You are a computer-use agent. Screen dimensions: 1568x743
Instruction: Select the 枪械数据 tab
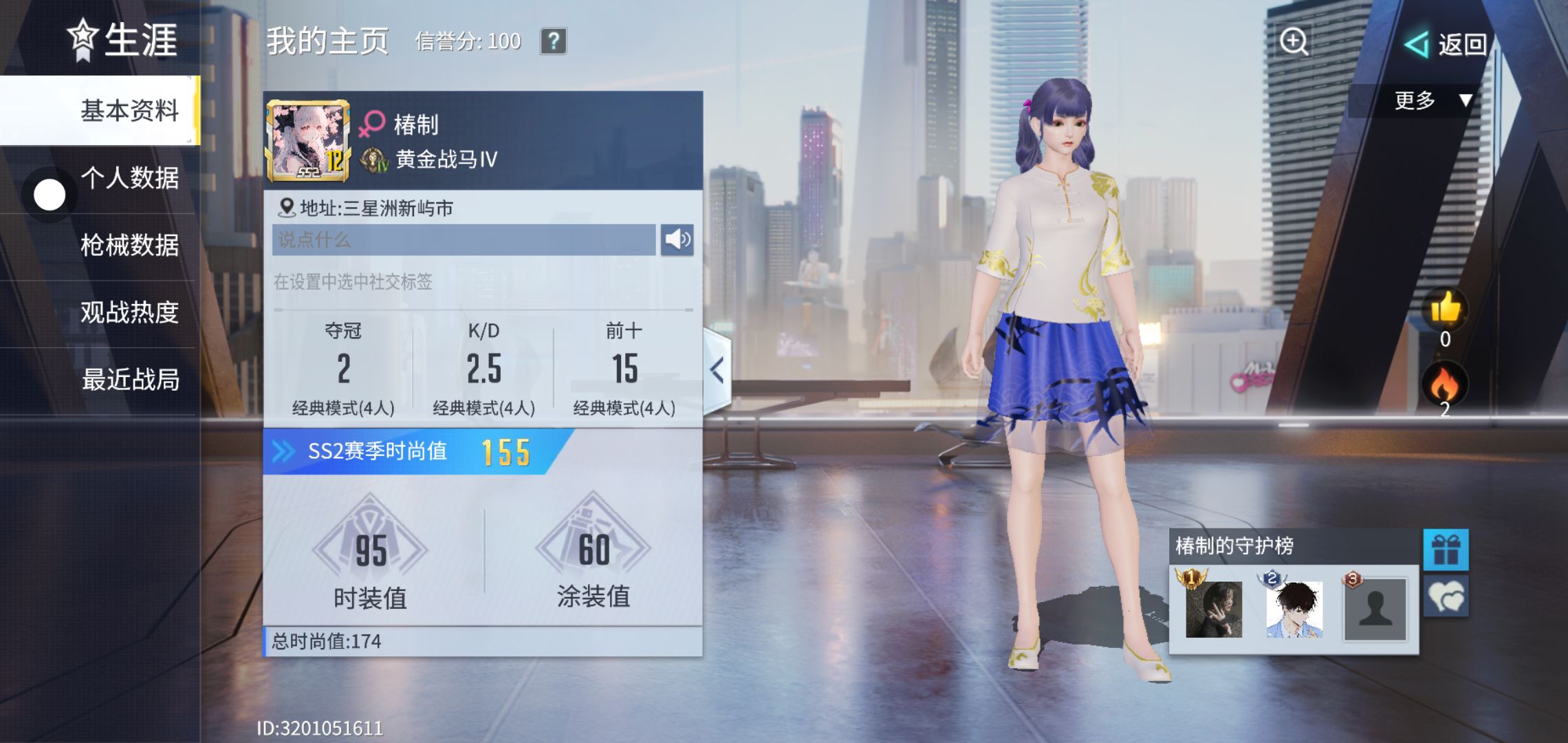pyautogui.click(x=129, y=245)
